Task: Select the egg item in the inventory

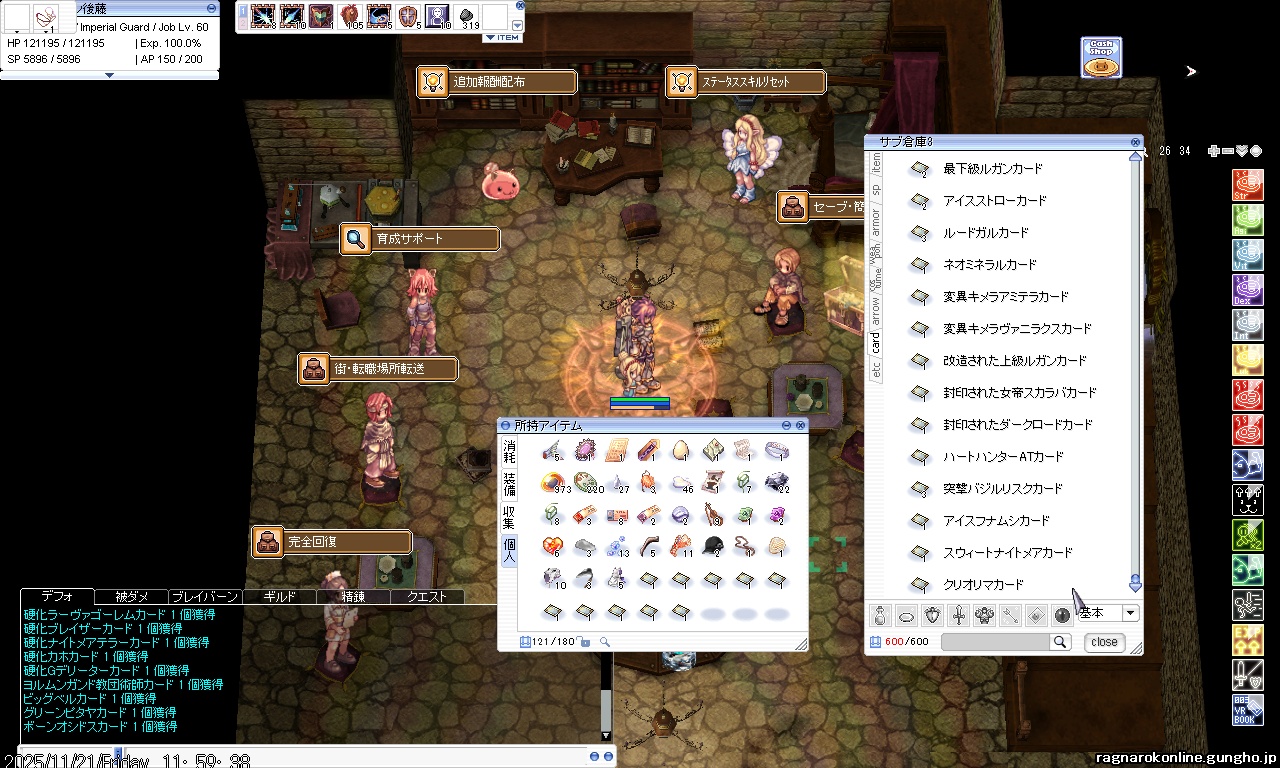Action: pyautogui.click(x=681, y=450)
